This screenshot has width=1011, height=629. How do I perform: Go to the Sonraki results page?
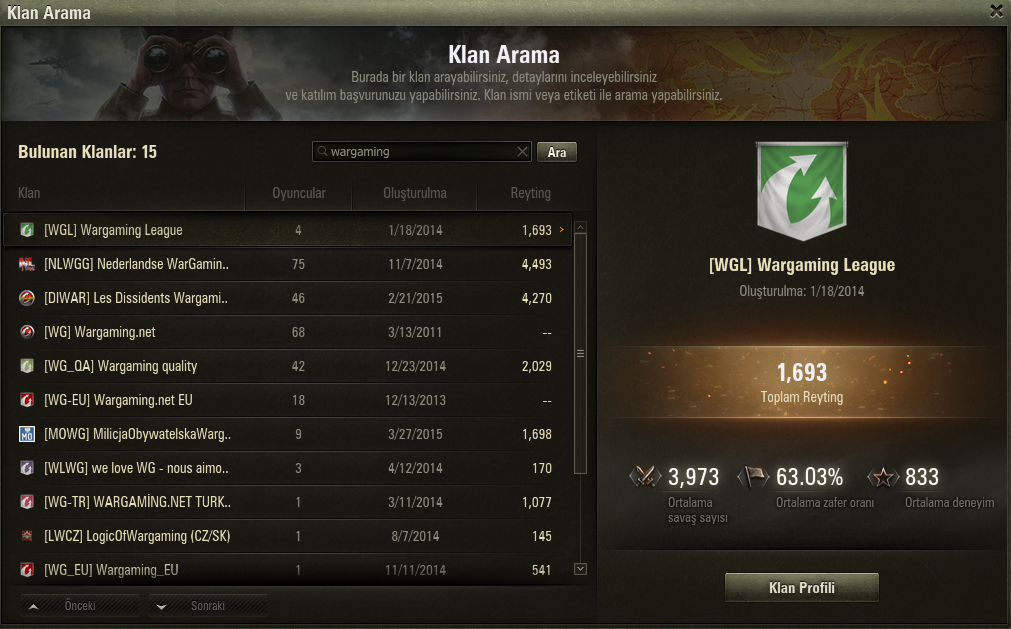point(208,606)
